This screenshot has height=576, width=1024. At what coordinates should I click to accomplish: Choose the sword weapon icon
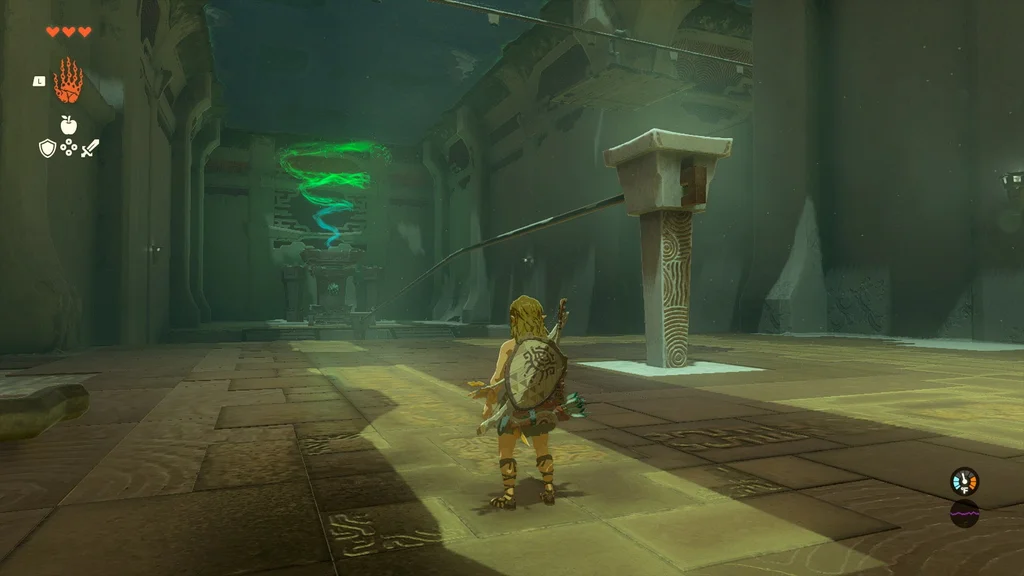tap(90, 148)
